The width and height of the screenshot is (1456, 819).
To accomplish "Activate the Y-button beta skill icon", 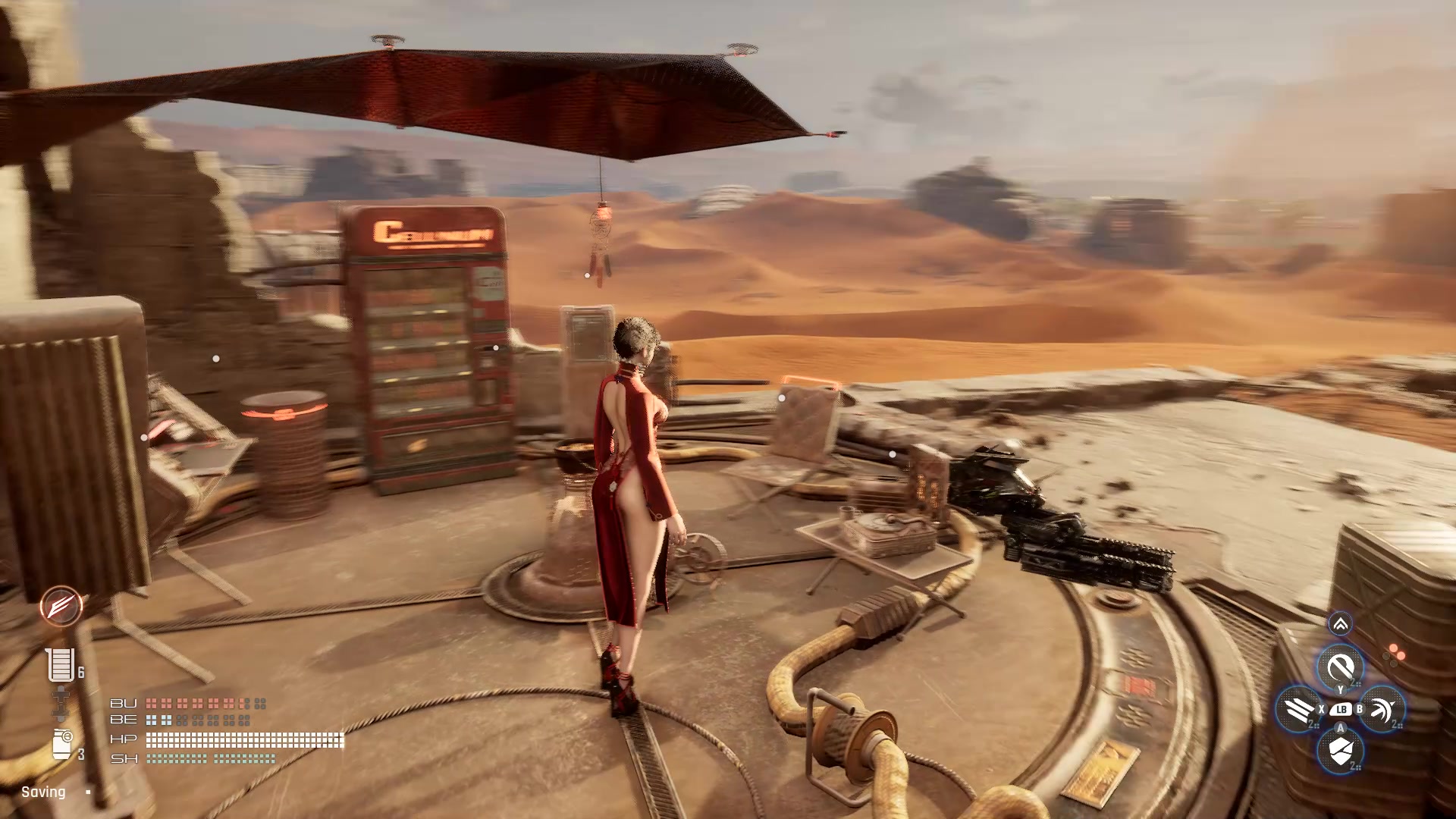I will (x=1341, y=665).
